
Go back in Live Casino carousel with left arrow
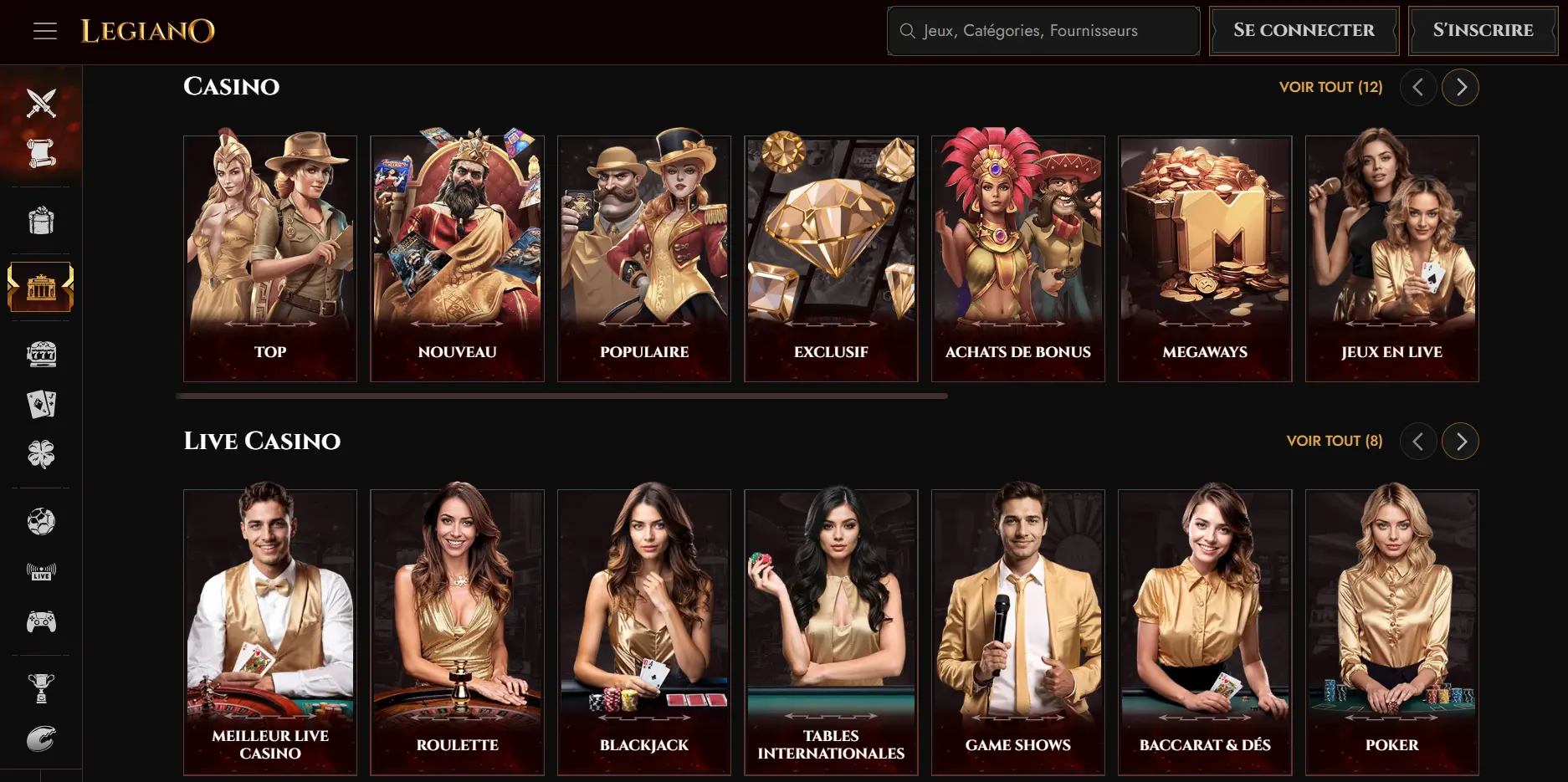pos(1418,441)
